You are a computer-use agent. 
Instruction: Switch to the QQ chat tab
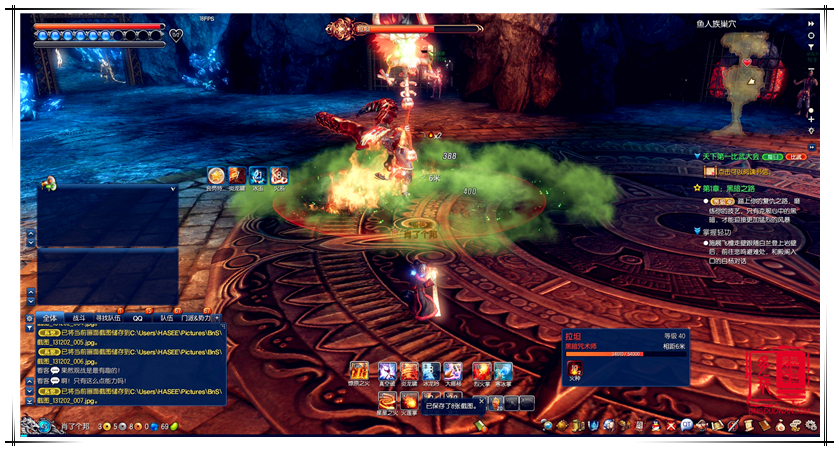click(138, 318)
